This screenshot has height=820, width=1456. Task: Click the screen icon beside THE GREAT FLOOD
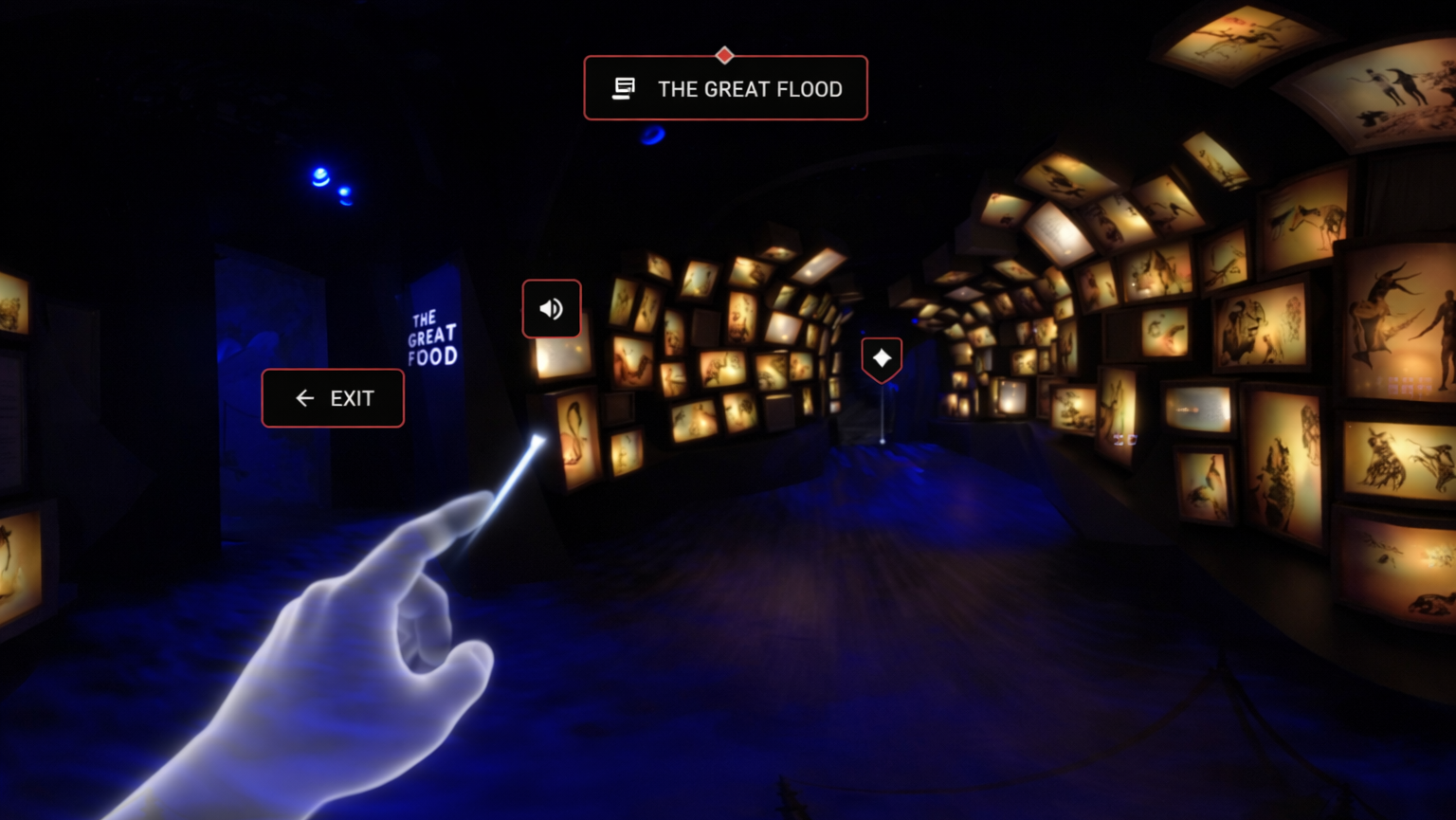pos(624,86)
